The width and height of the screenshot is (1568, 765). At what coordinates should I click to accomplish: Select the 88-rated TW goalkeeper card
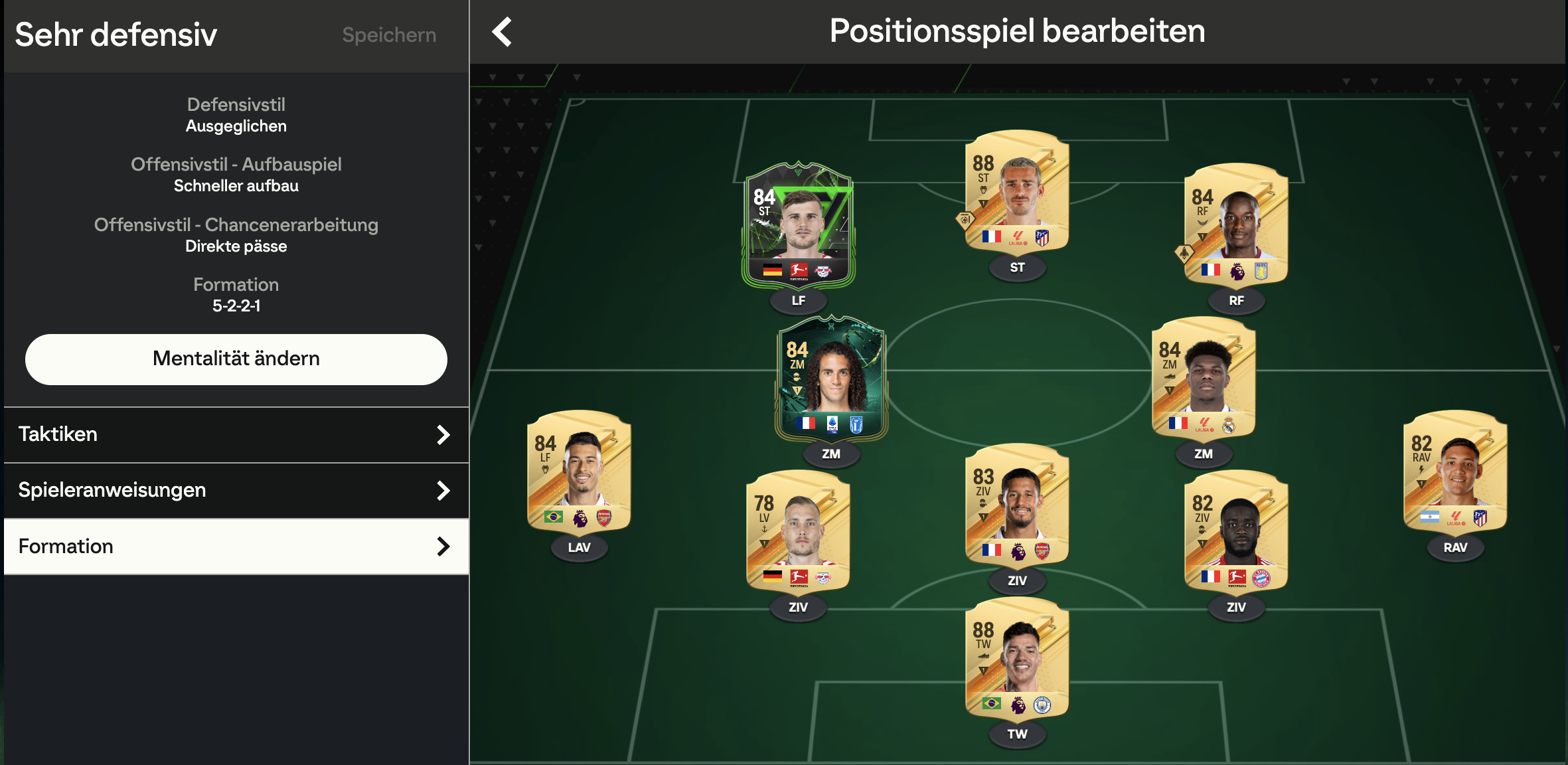1017,657
